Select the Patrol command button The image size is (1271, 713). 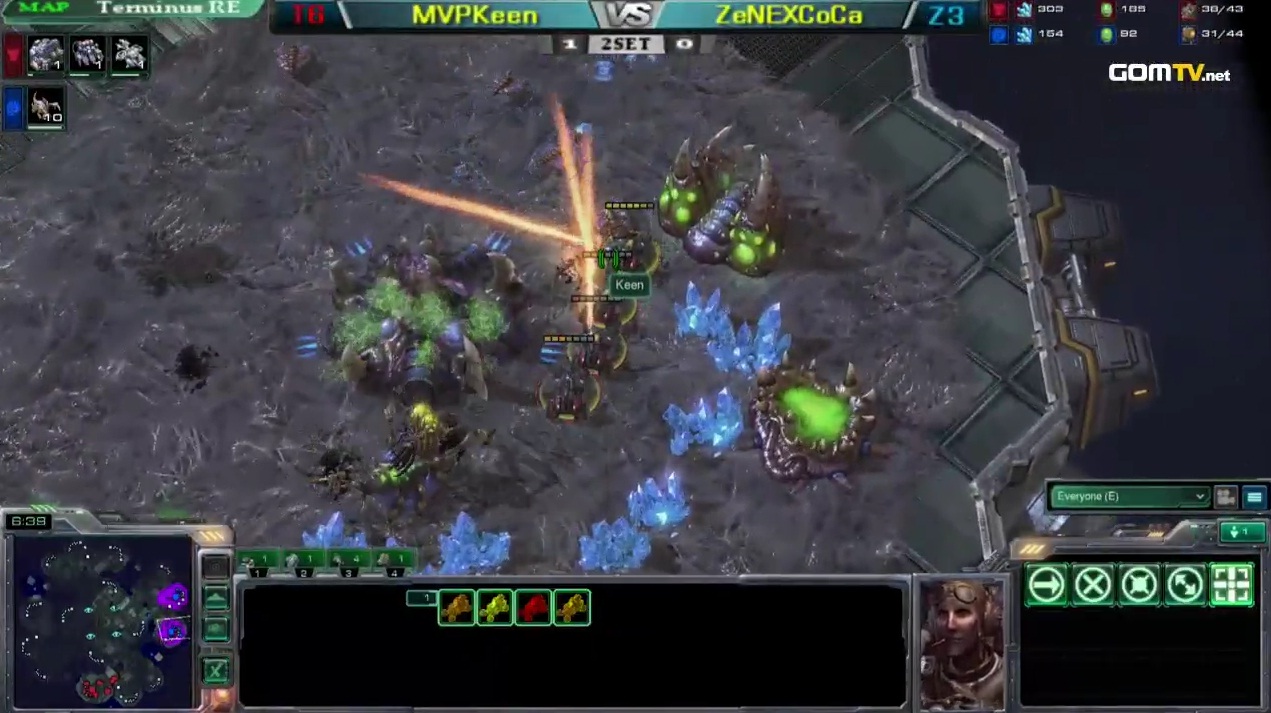click(1185, 585)
